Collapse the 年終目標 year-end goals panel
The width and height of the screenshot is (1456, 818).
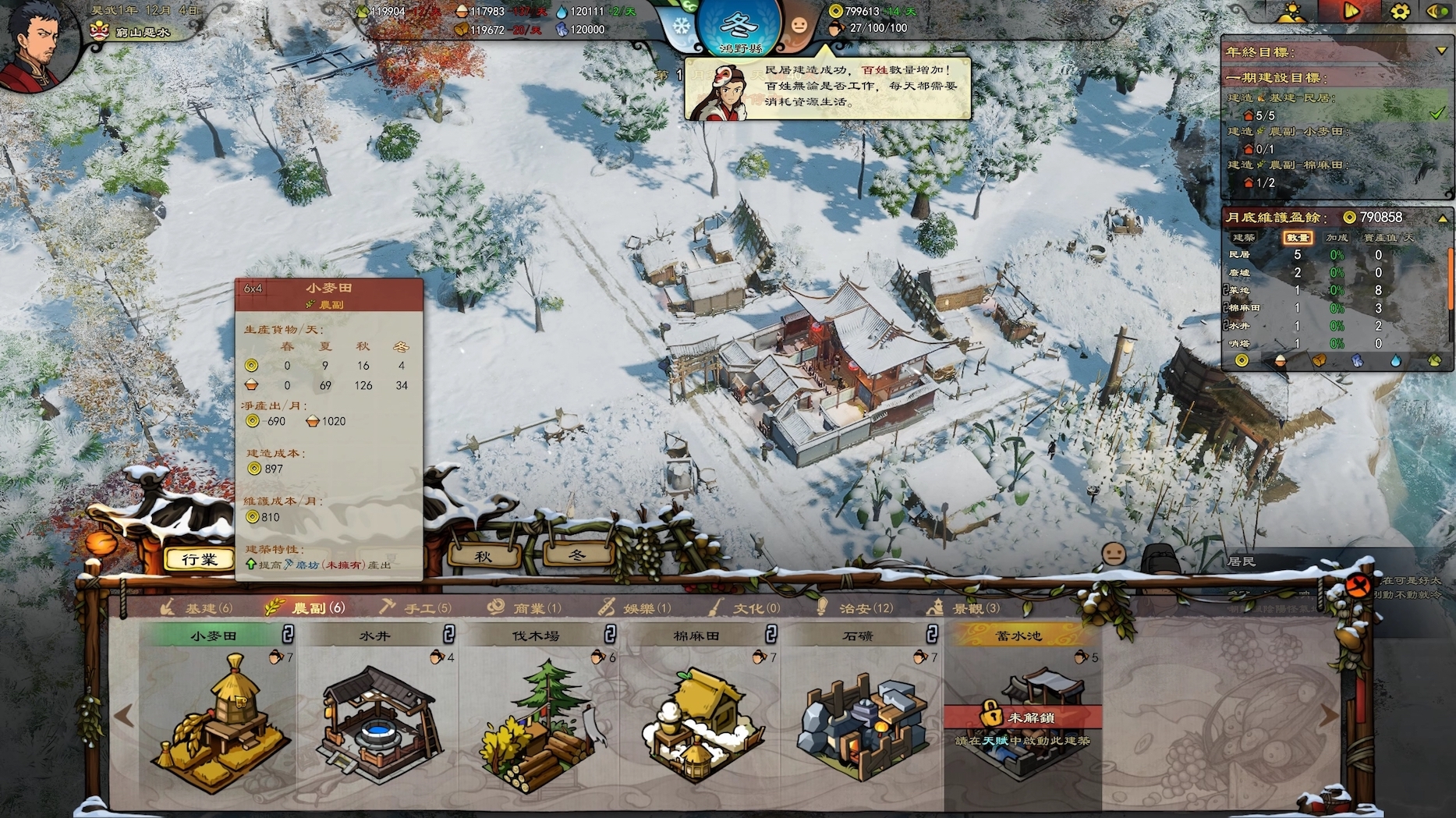1441,51
